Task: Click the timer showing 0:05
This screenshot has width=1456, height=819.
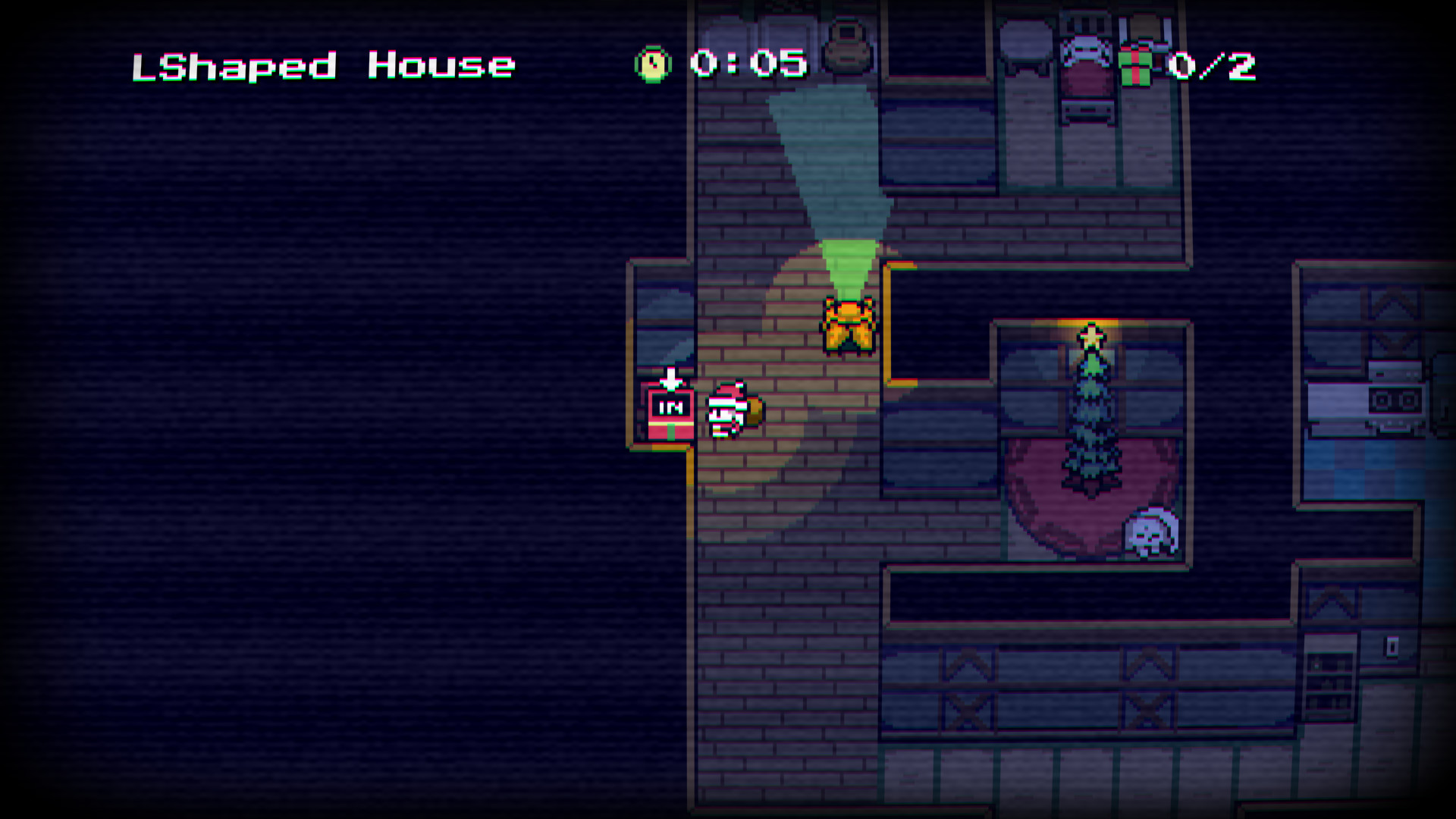Action: click(x=747, y=64)
